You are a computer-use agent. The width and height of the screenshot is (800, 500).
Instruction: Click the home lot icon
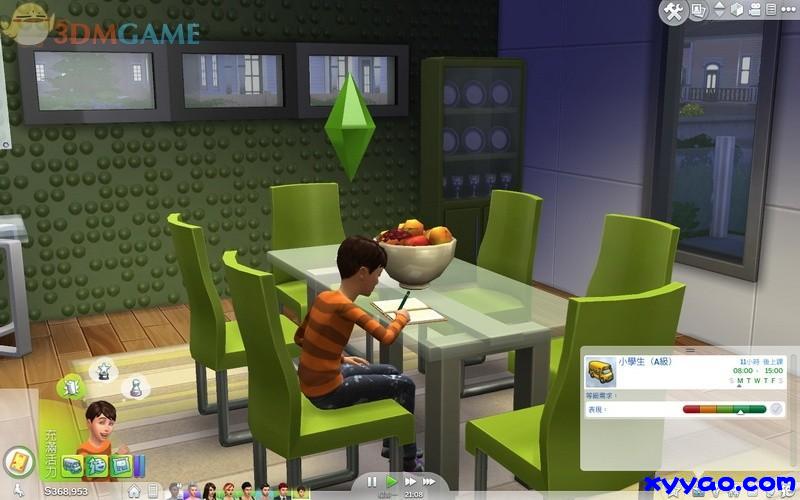coord(133,491)
